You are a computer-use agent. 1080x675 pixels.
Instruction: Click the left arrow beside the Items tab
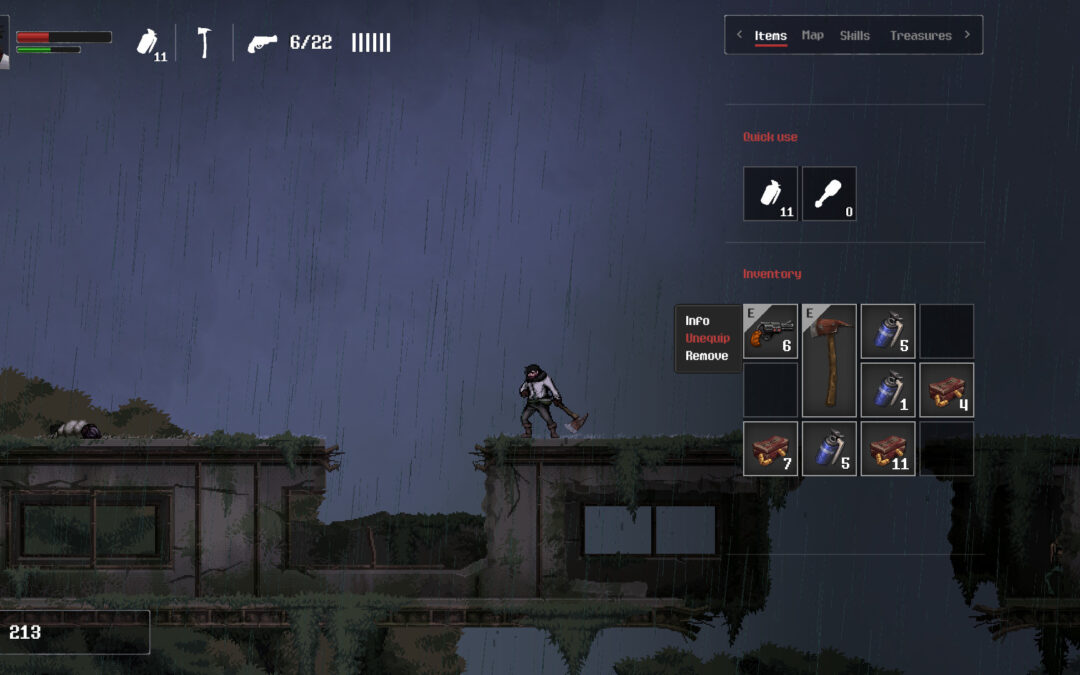point(739,35)
